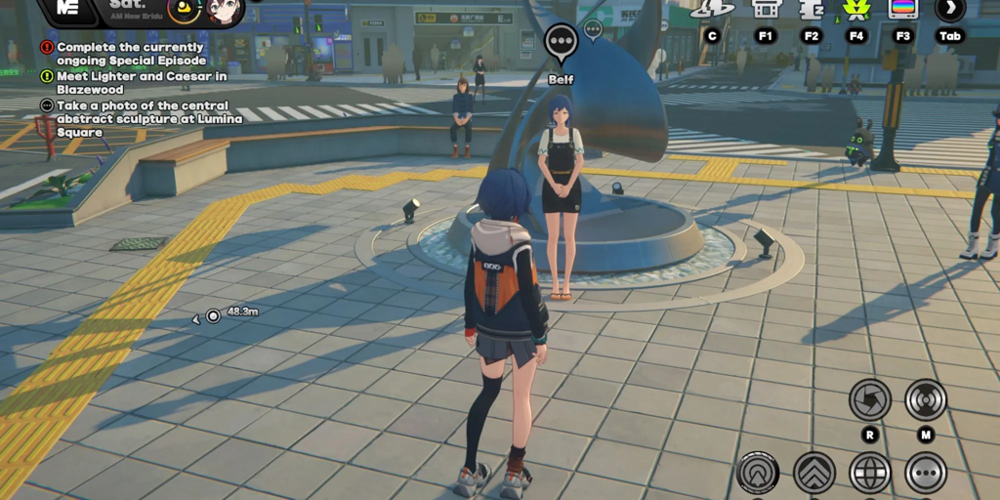Viewport: 1000px width, 500px height.
Task: Click the circular upward-arrow button
Action: tap(758, 472)
